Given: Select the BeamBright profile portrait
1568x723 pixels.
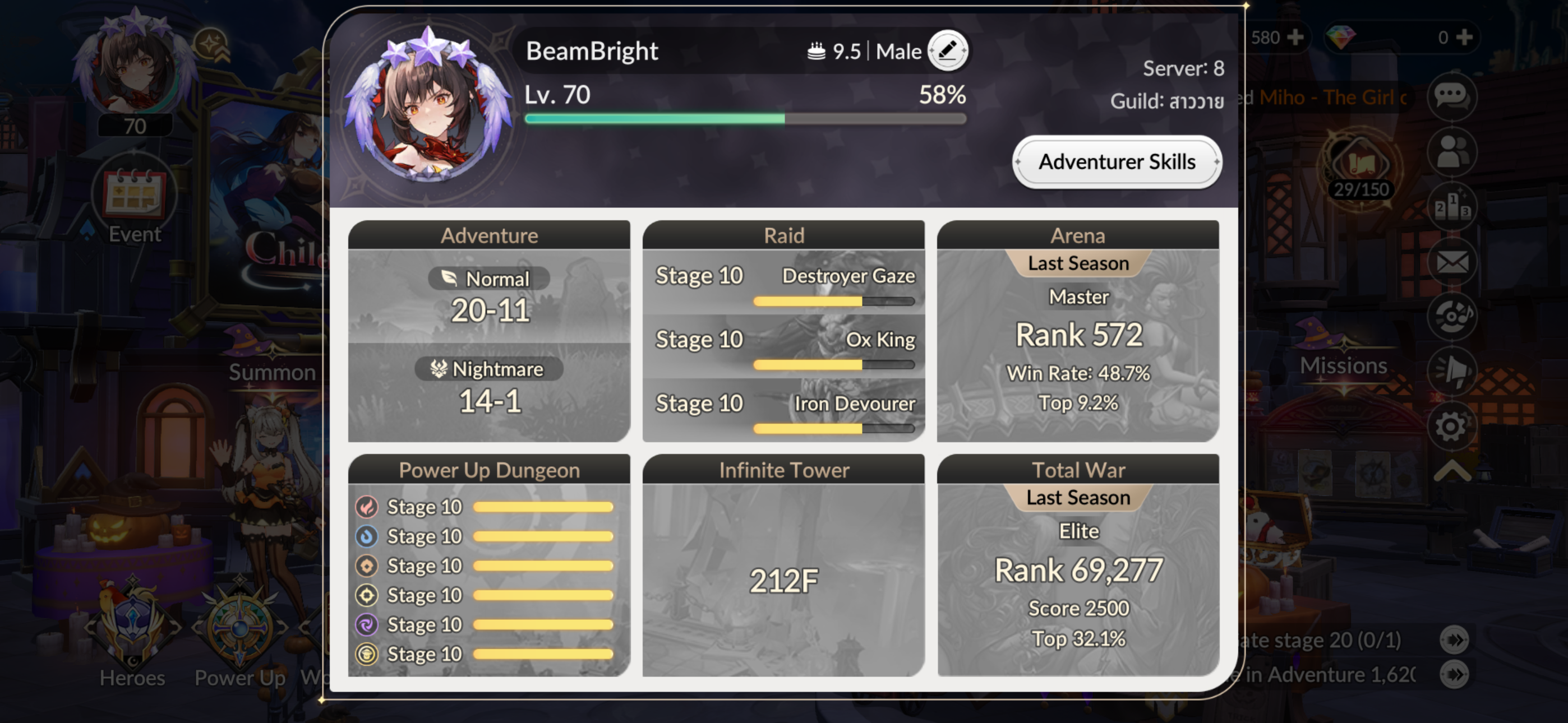Looking at the screenshot, I should pos(428,106).
